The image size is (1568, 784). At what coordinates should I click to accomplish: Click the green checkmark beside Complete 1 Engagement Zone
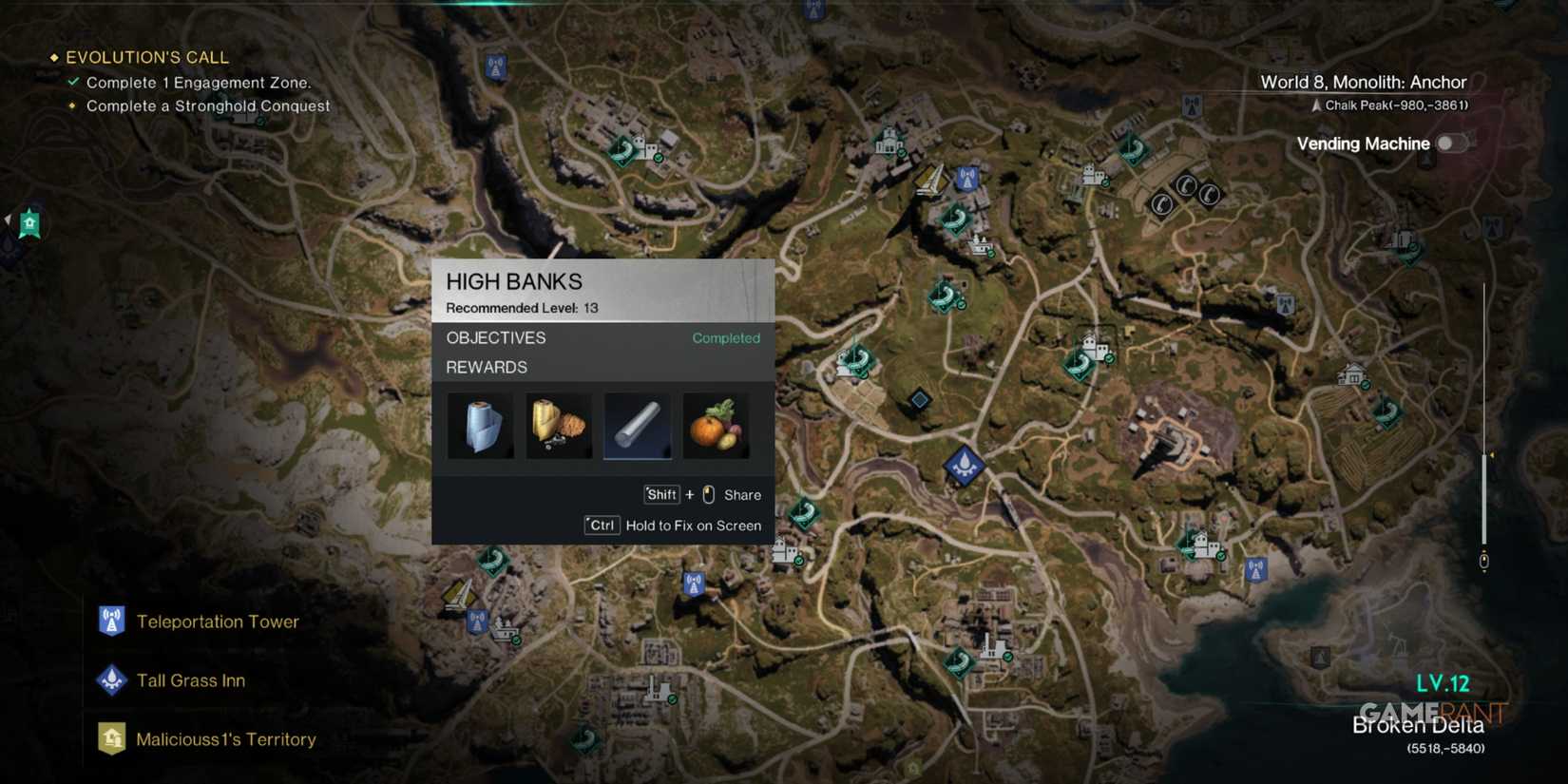(72, 82)
